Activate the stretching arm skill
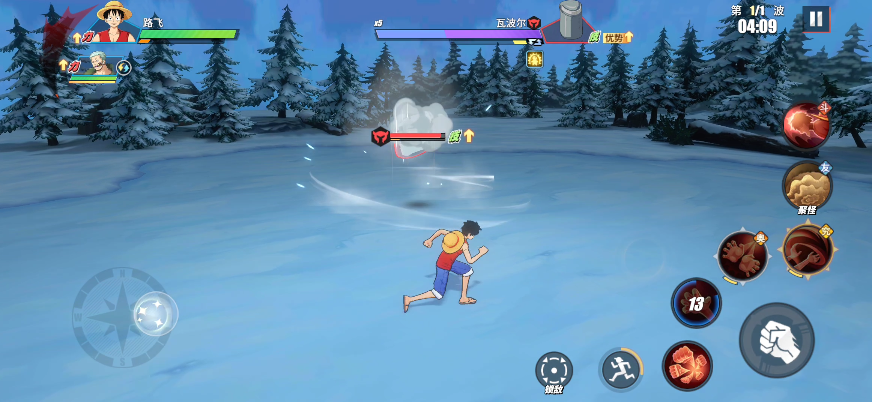 pos(807,249)
